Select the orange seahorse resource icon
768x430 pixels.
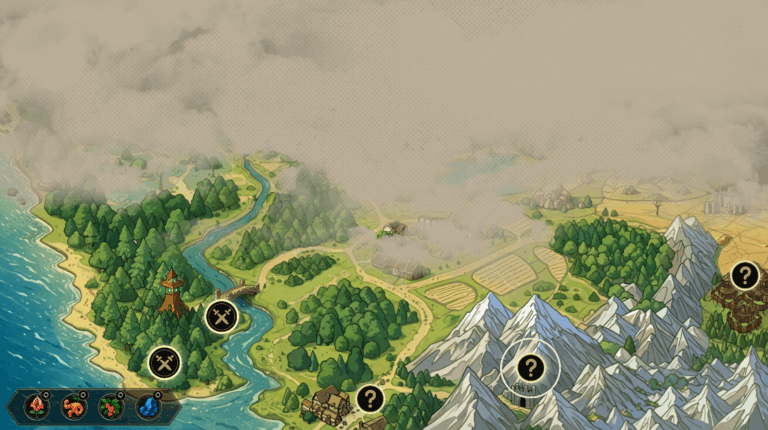coord(74,406)
